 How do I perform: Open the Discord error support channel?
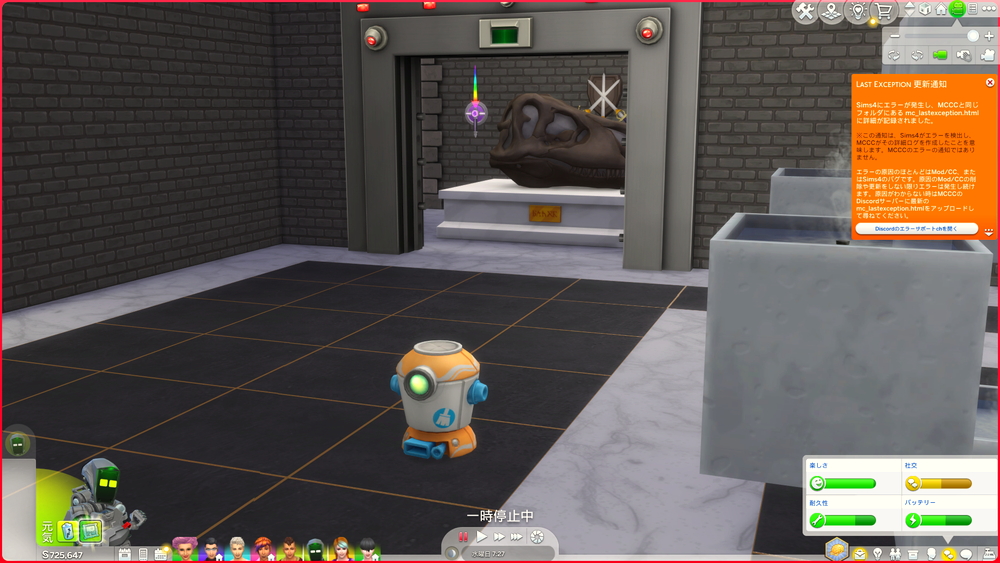pyautogui.click(x=916, y=228)
